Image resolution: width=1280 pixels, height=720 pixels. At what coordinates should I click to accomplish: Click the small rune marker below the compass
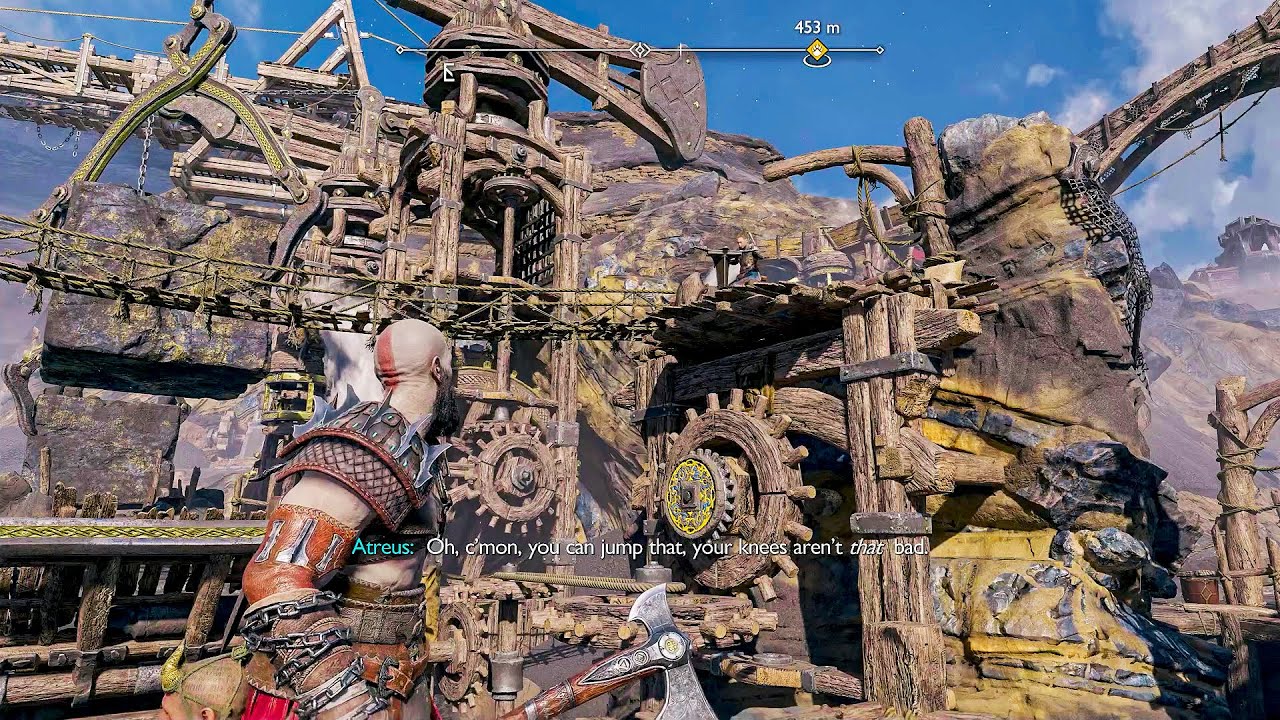pos(449,71)
